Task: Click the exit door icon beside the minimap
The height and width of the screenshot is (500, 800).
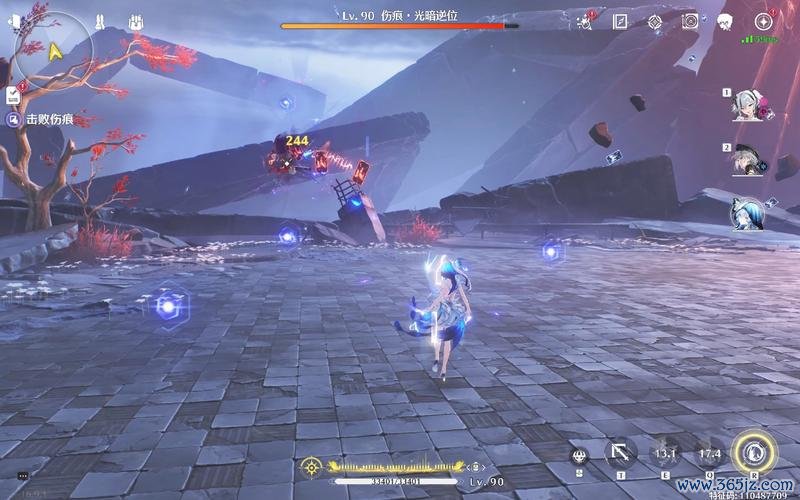Action: tap(13, 22)
